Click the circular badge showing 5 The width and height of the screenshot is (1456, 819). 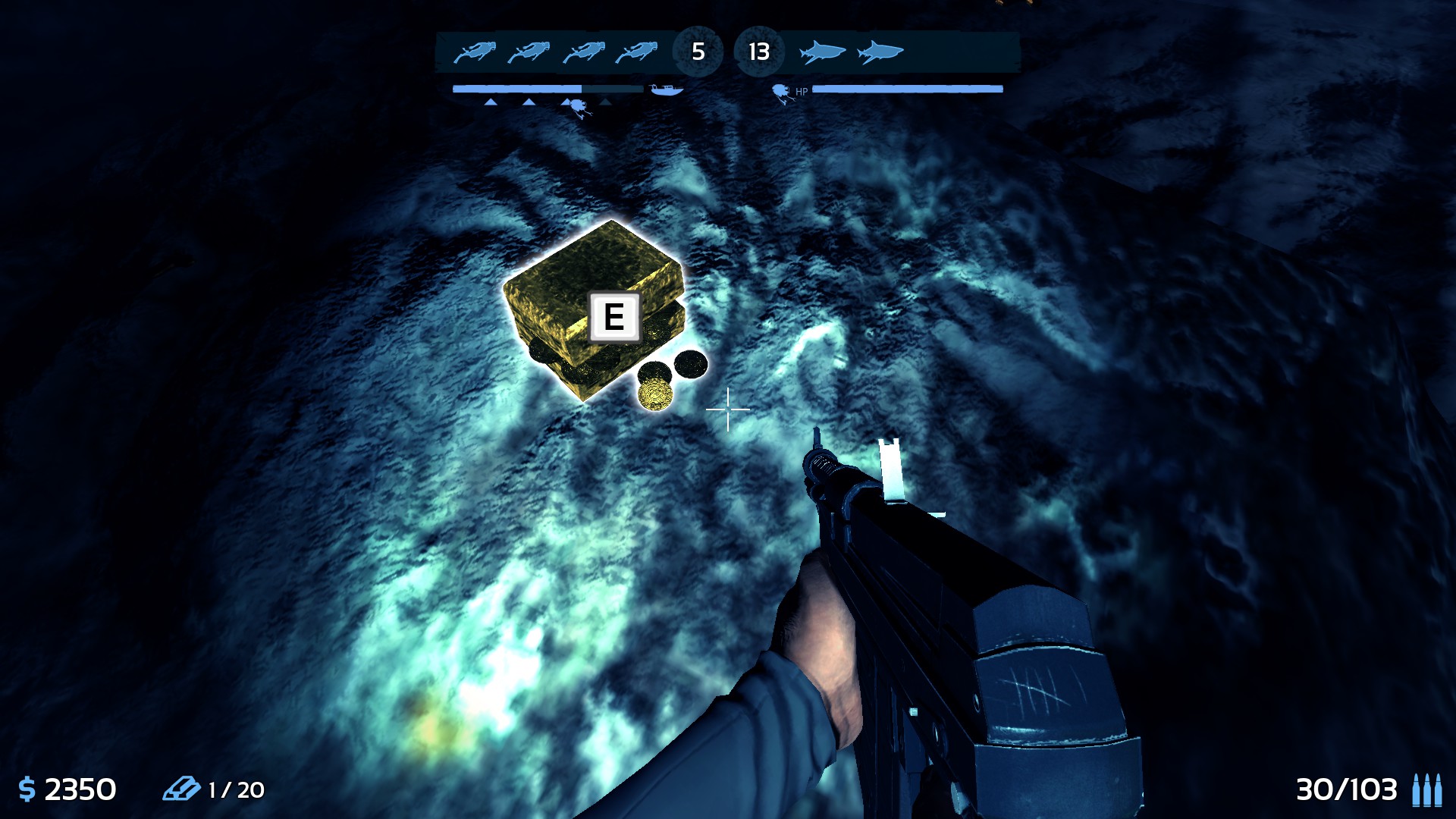click(x=698, y=52)
